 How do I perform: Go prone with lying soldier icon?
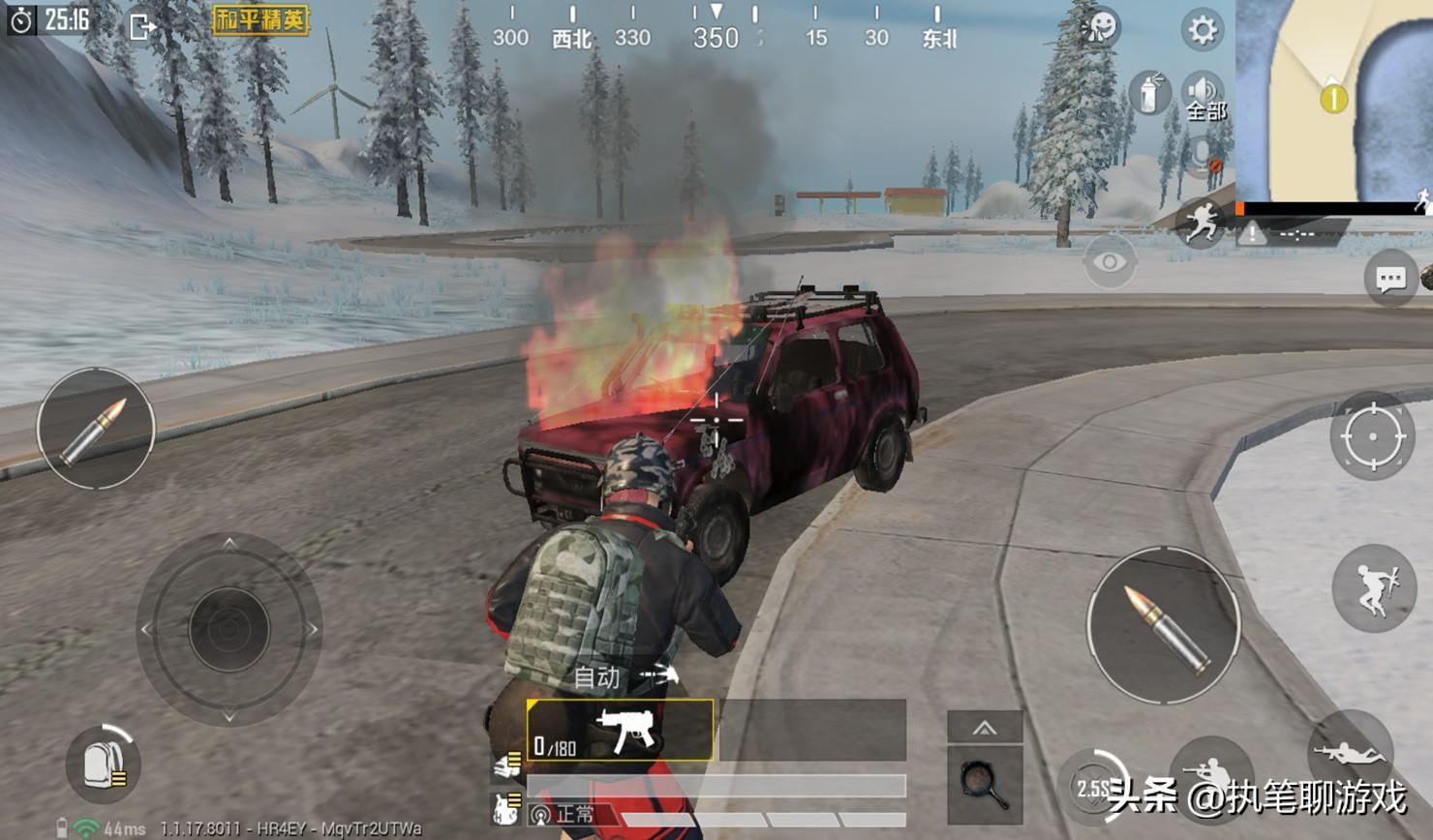point(1351,752)
